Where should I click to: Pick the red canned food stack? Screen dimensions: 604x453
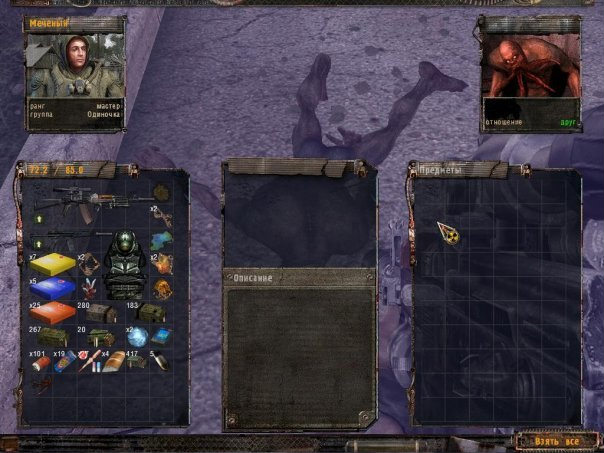click(40, 362)
